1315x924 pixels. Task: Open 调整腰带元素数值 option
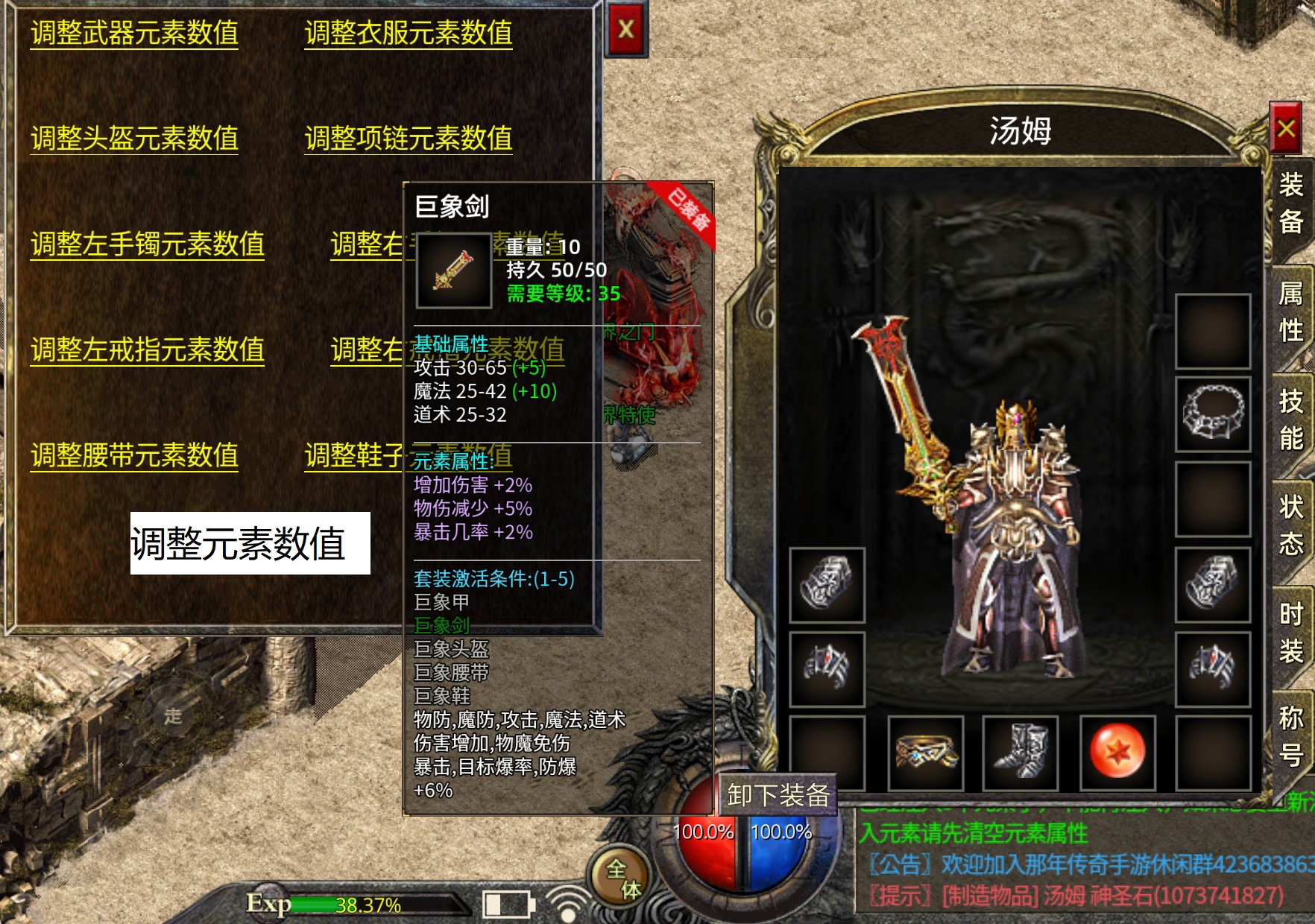[134, 455]
